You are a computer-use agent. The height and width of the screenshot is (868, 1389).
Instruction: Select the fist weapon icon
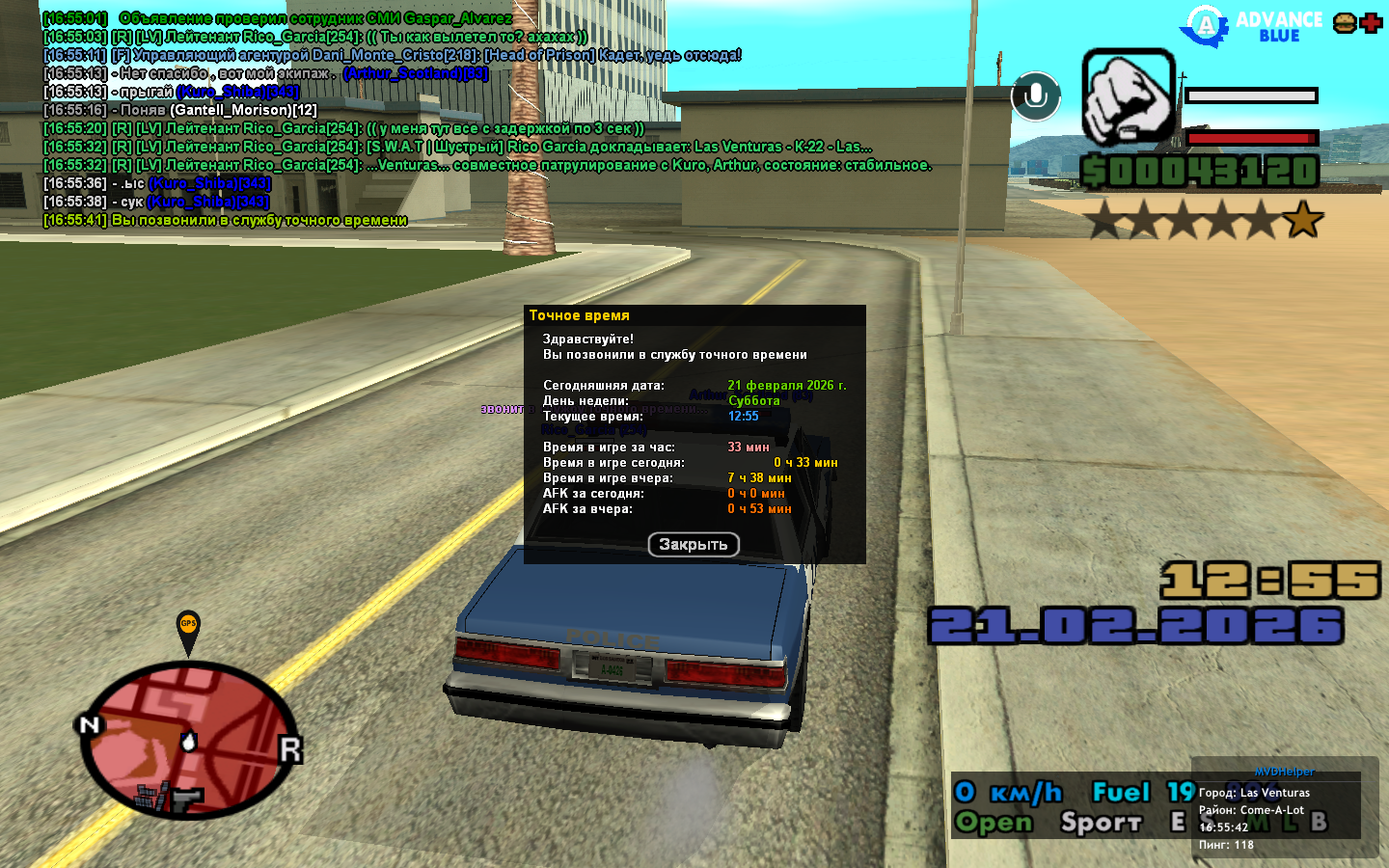1128,97
